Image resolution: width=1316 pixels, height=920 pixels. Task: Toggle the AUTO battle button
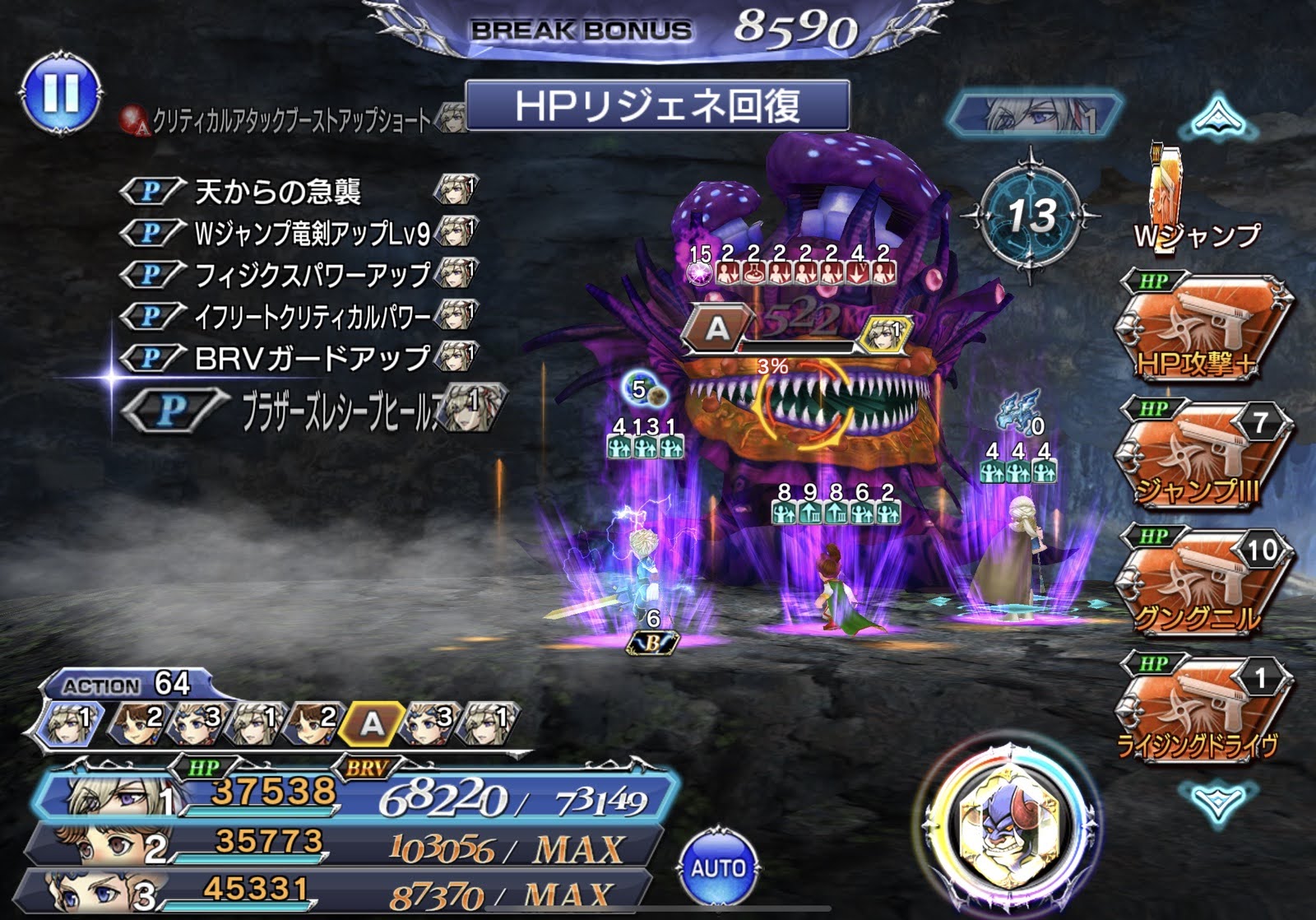(717, 867)
